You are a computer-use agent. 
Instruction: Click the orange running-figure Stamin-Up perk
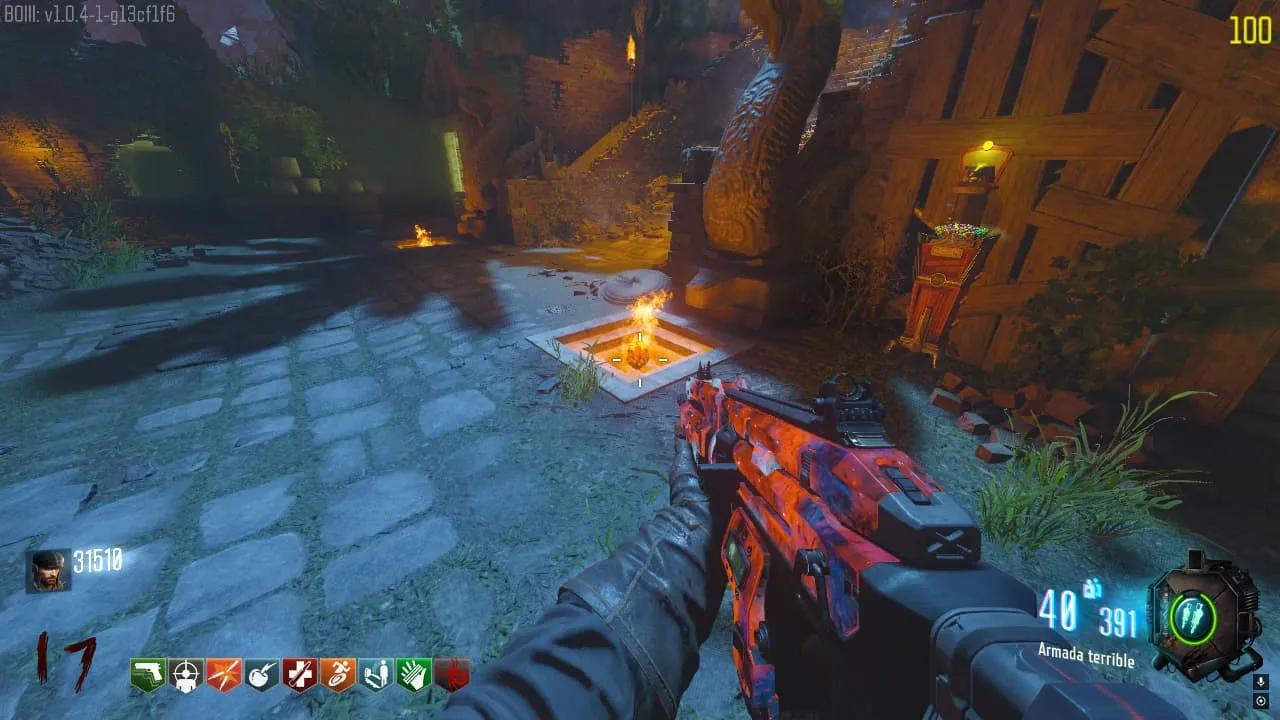pos(337,675)
